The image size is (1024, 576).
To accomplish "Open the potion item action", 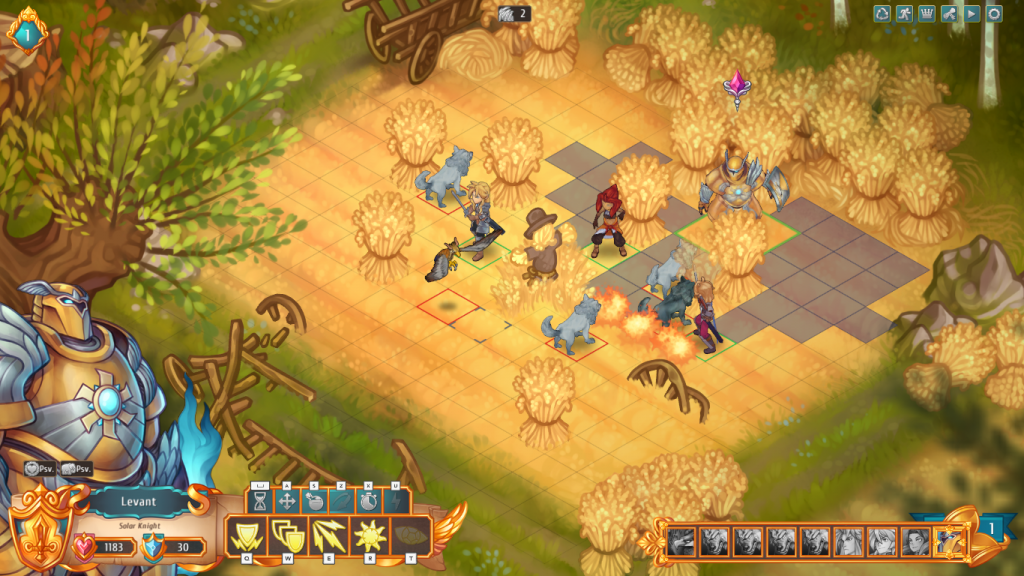I will coord(314,500).
